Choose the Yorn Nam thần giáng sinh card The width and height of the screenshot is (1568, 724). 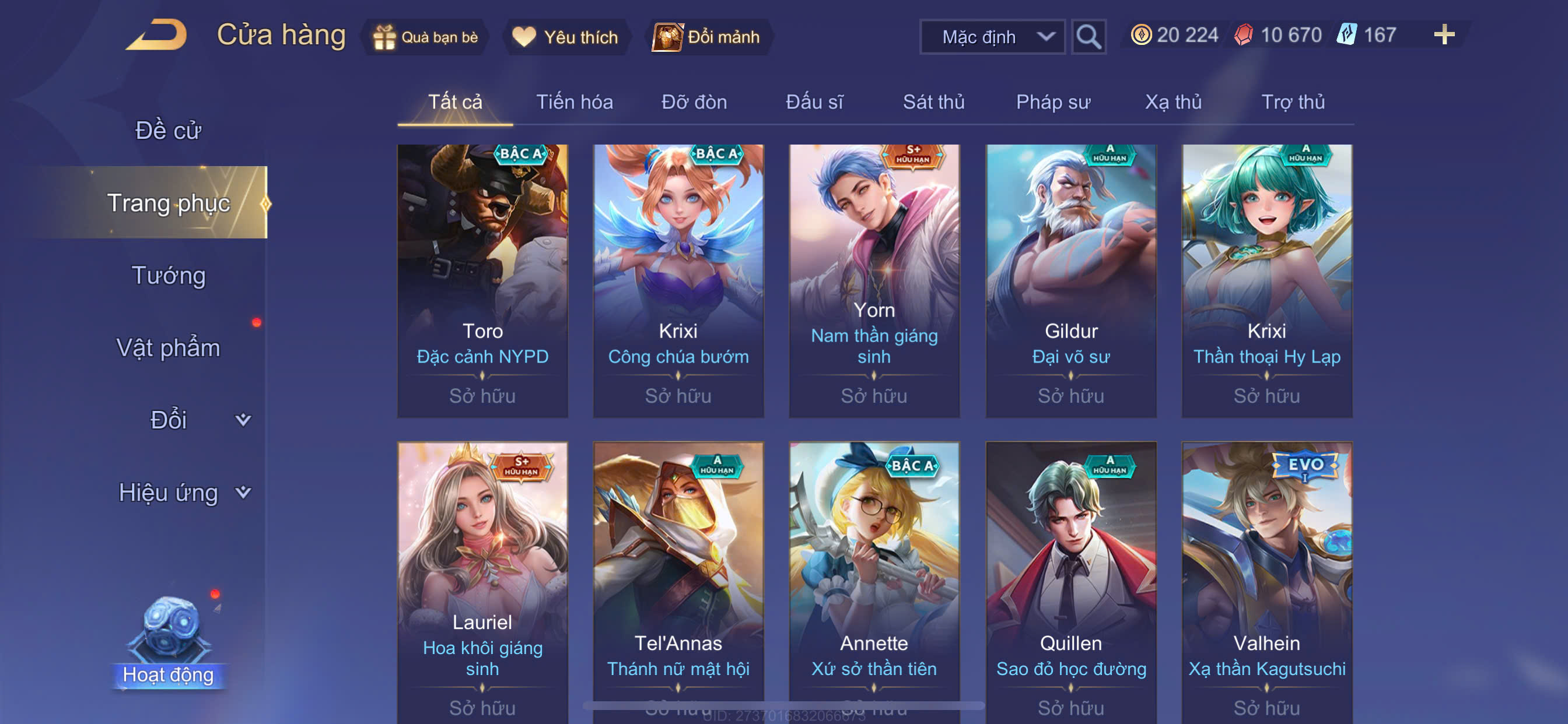[874, 280]
